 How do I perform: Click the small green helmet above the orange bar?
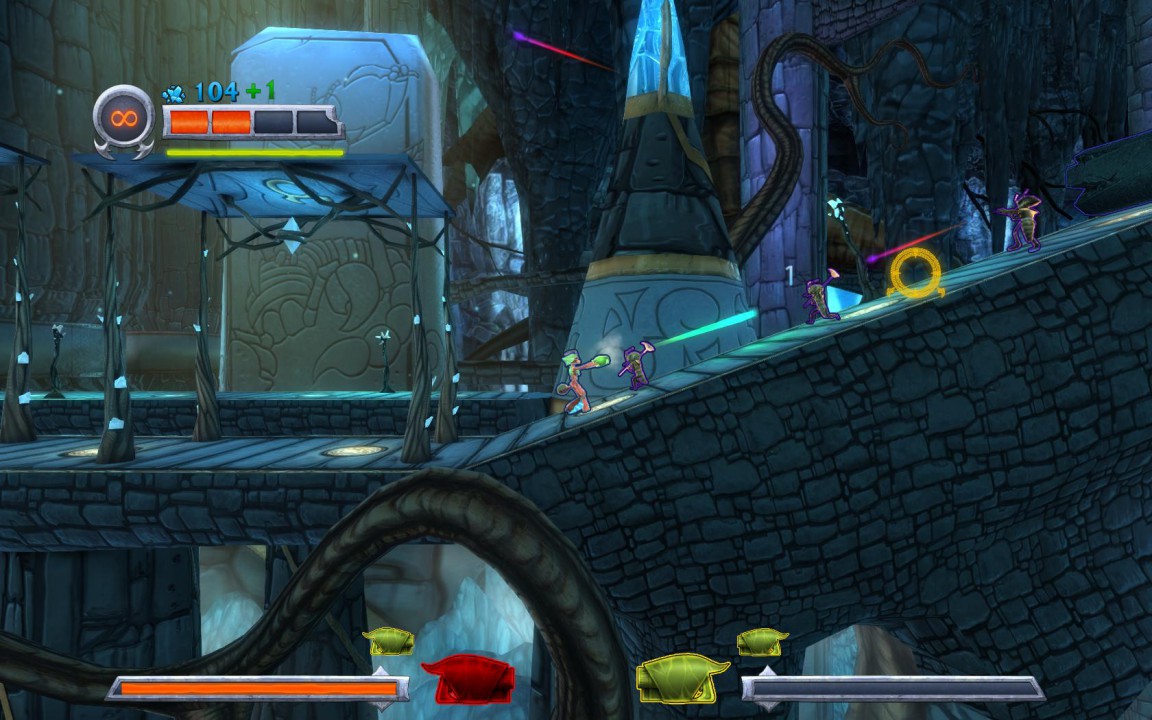pos(388,641)
